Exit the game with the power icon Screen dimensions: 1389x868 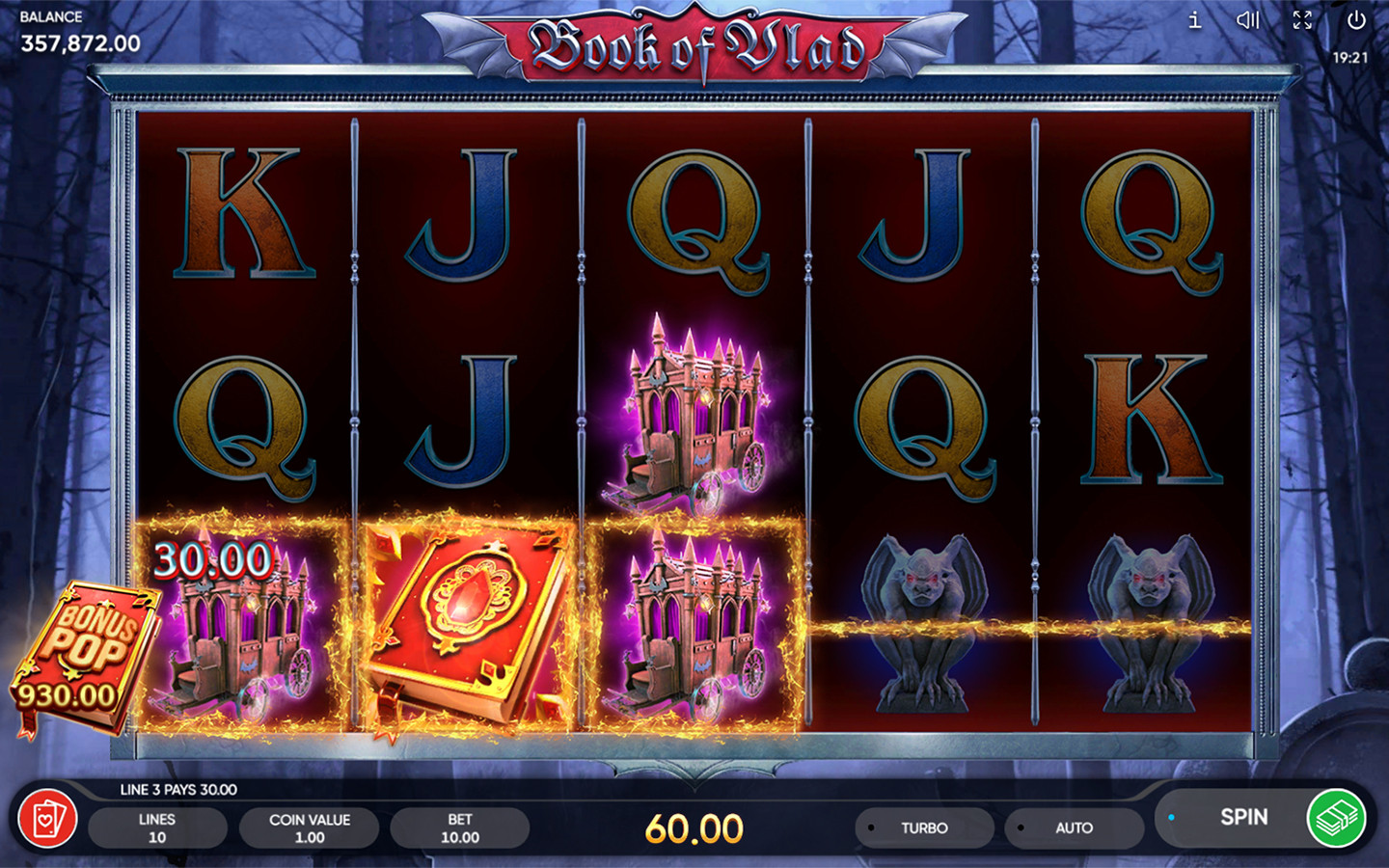[x=1356, y=19]
